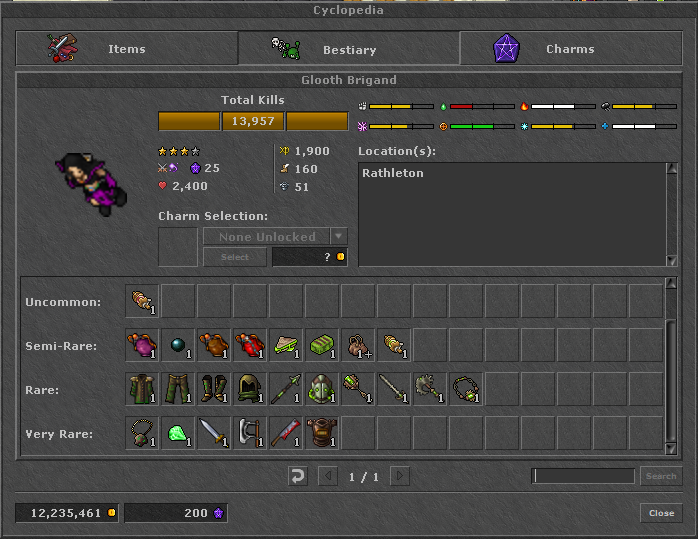Select the green coat rare loot
Viewport: 698px width, 539px height.
click(x=142, y=389)
